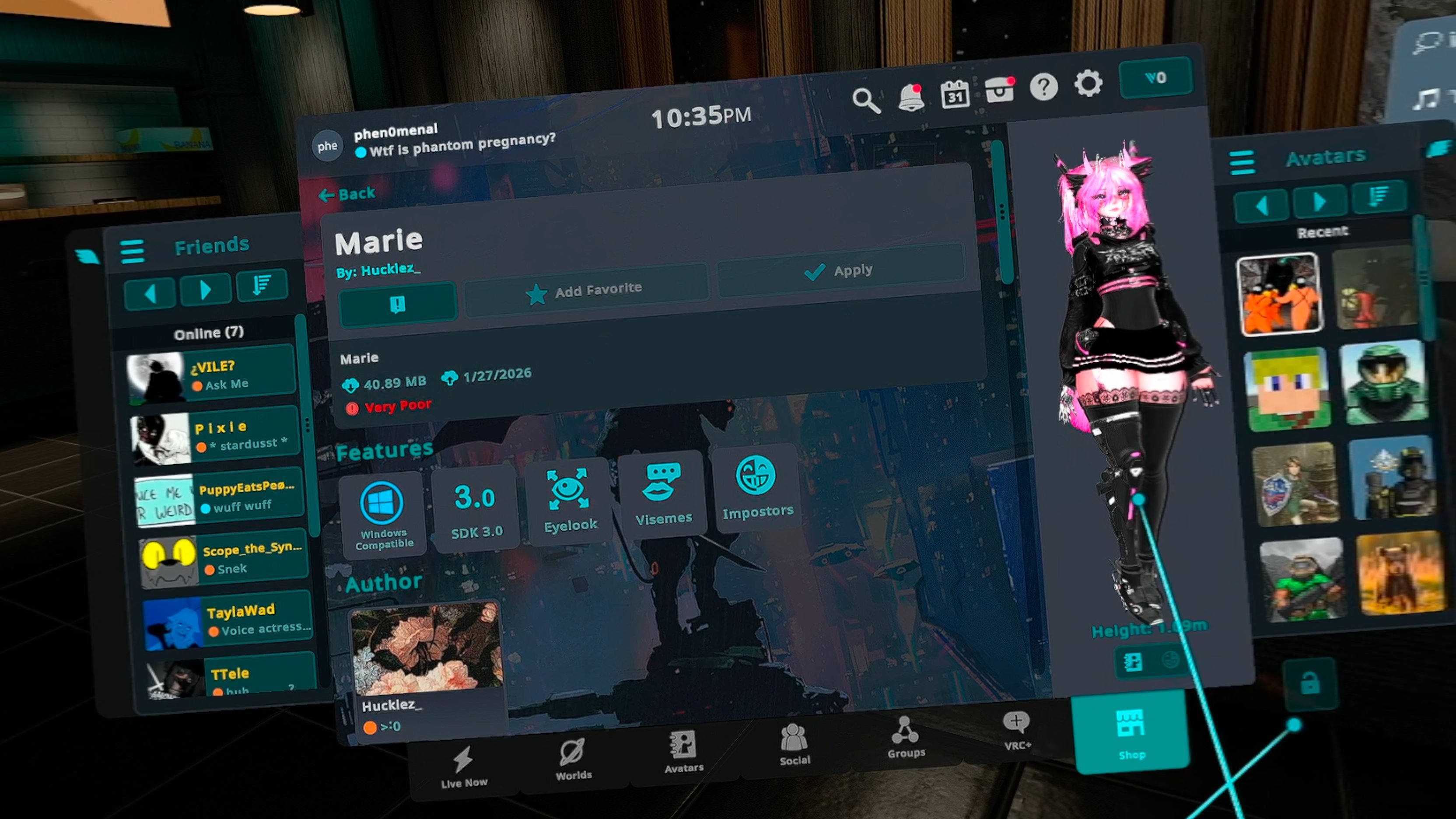Image resolution: width=1456 pixels, height=819 pixels.
Task: Go back using the Back button
Action: point(347,194)
